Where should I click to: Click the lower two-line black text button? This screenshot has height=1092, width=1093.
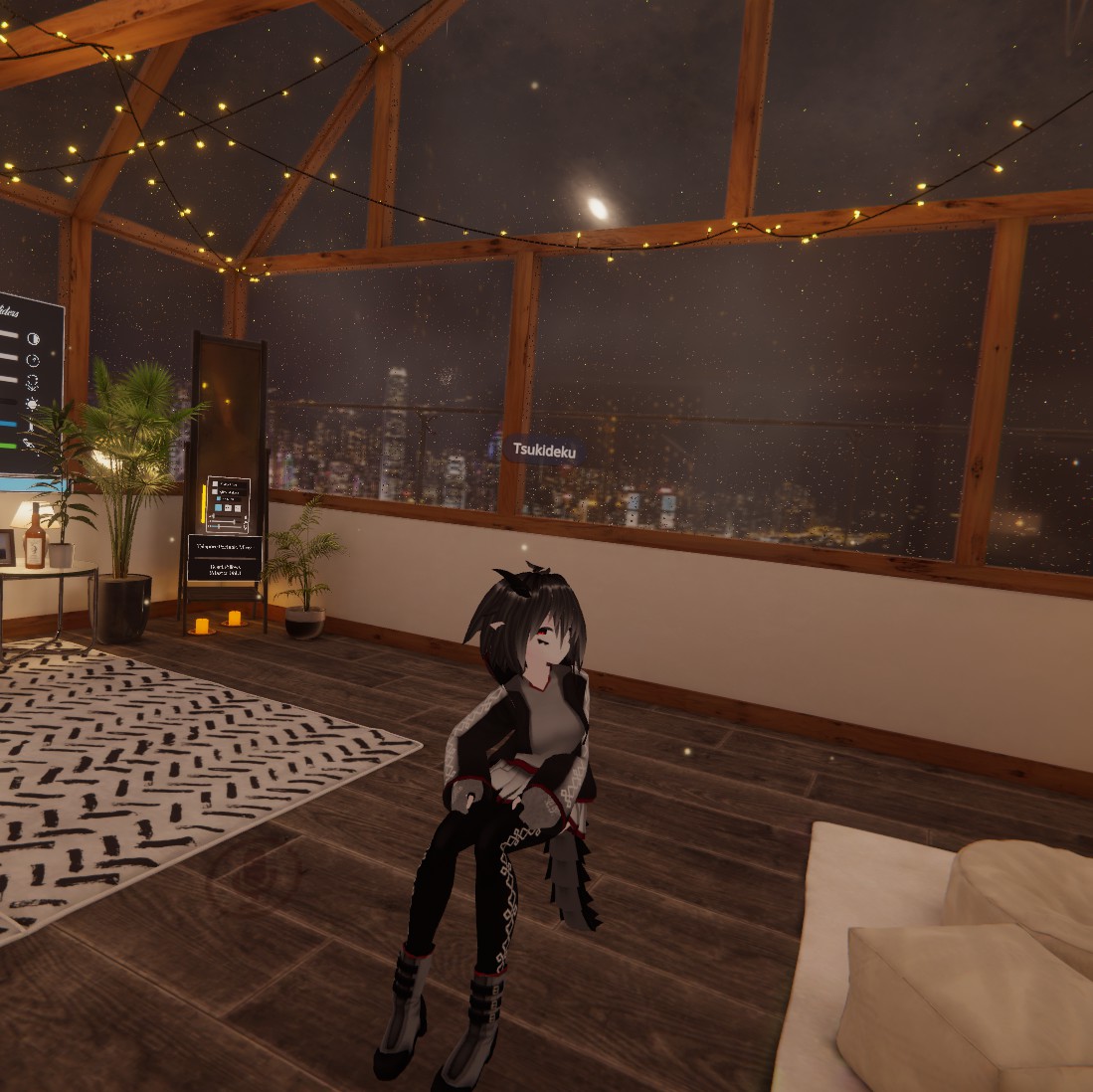[x=225, y=569]
